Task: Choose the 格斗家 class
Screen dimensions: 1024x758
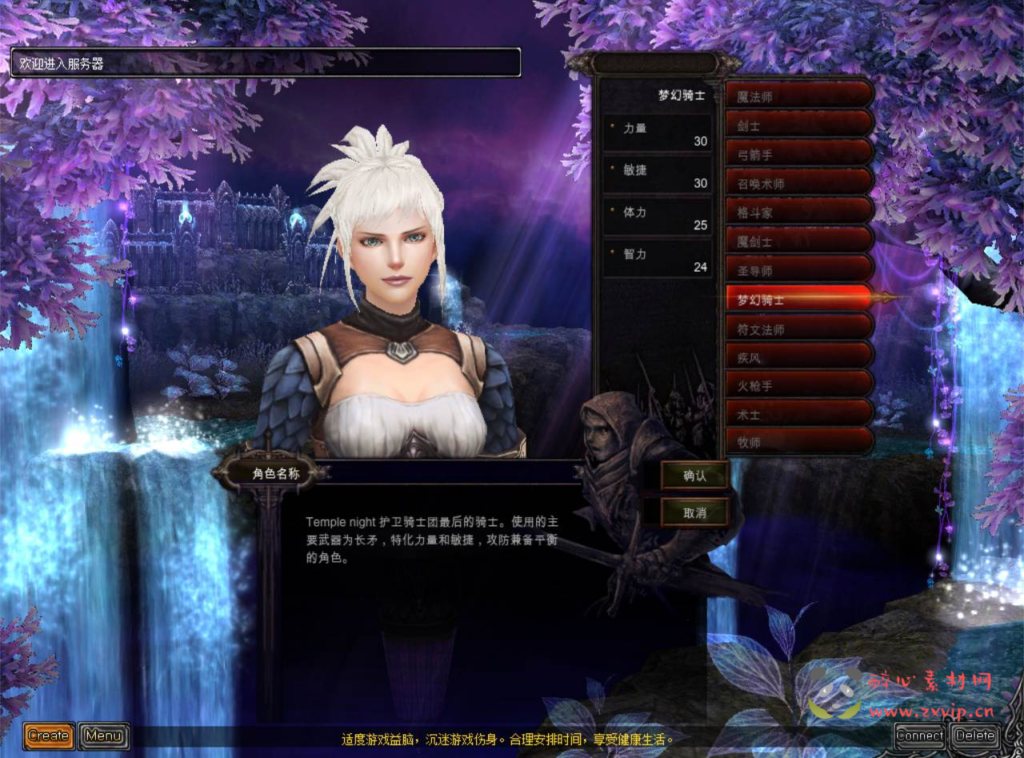Action: click(x=799, y=212)
